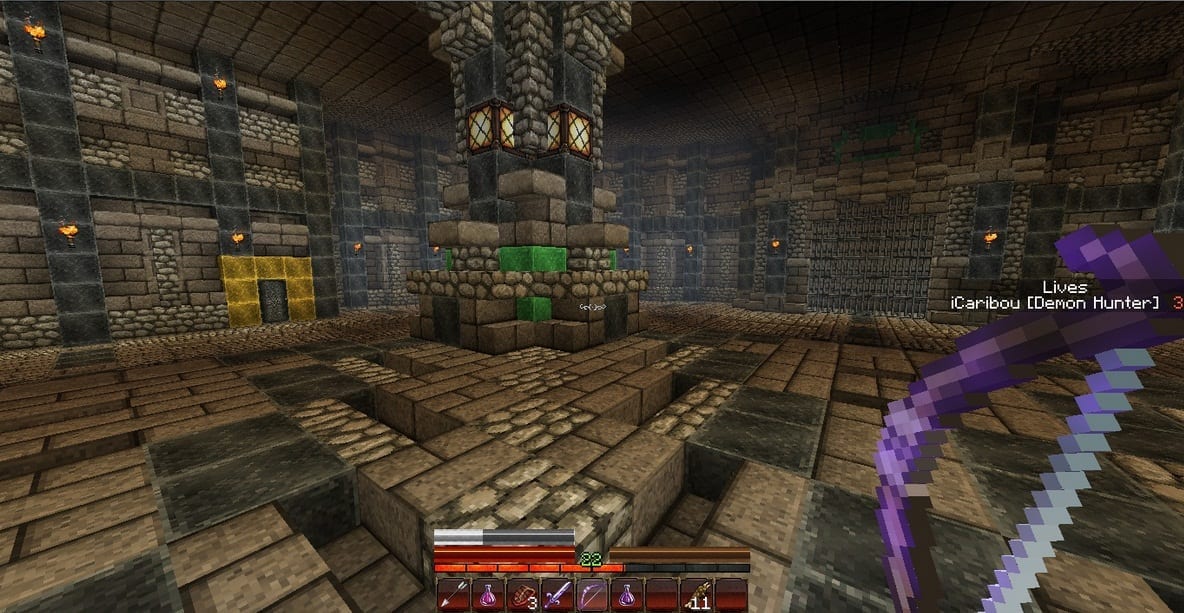Select the purple bow hotbar slot
Viewport: 1184px width, 613px height.
point(592,595)
